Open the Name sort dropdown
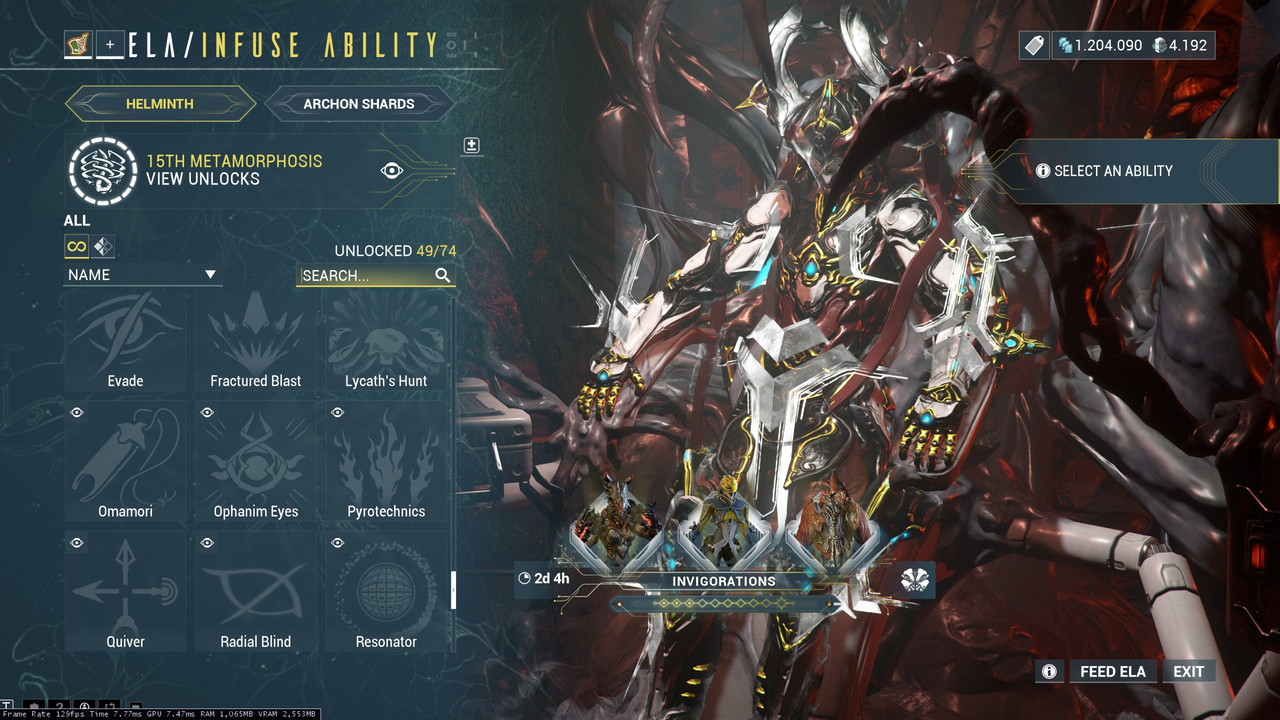The height and width of the screenshot is (720, 1280). click(142, 275)
